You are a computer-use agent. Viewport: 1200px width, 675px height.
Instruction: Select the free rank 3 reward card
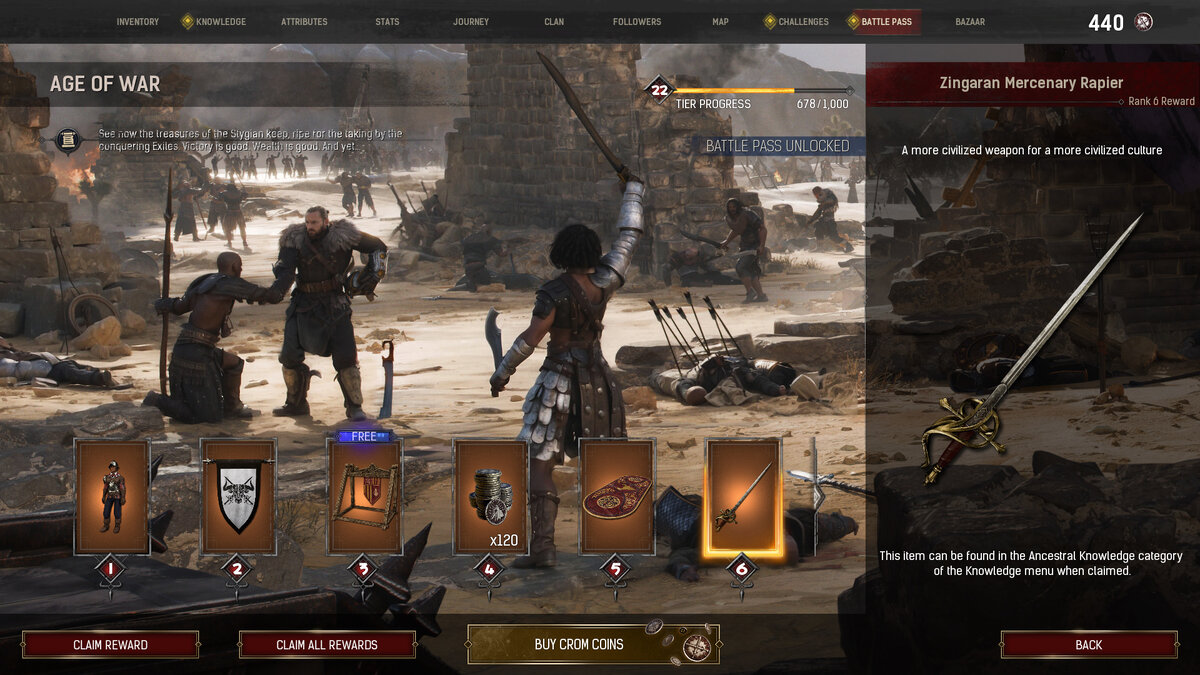(x=364, y=496)
